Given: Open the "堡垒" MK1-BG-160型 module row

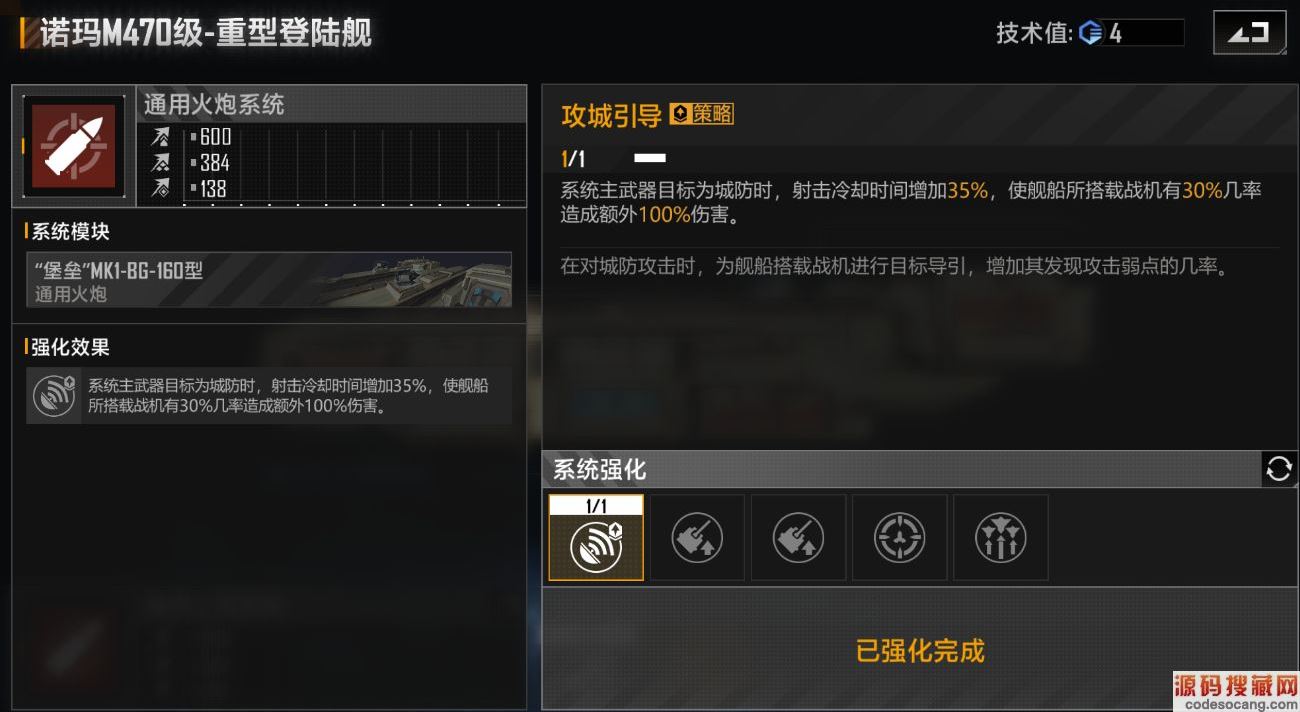Looking at the screenshot, I should 269,280.
